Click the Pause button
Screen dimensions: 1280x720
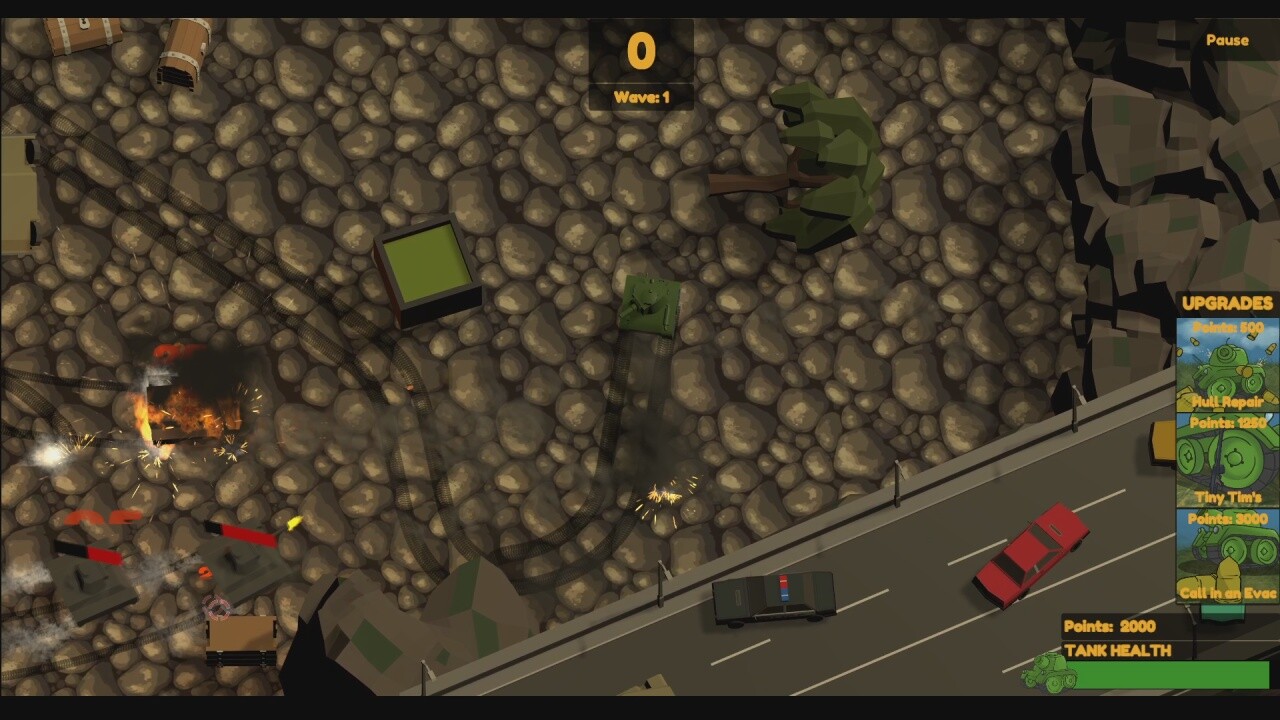click(x=1229, y=40)
